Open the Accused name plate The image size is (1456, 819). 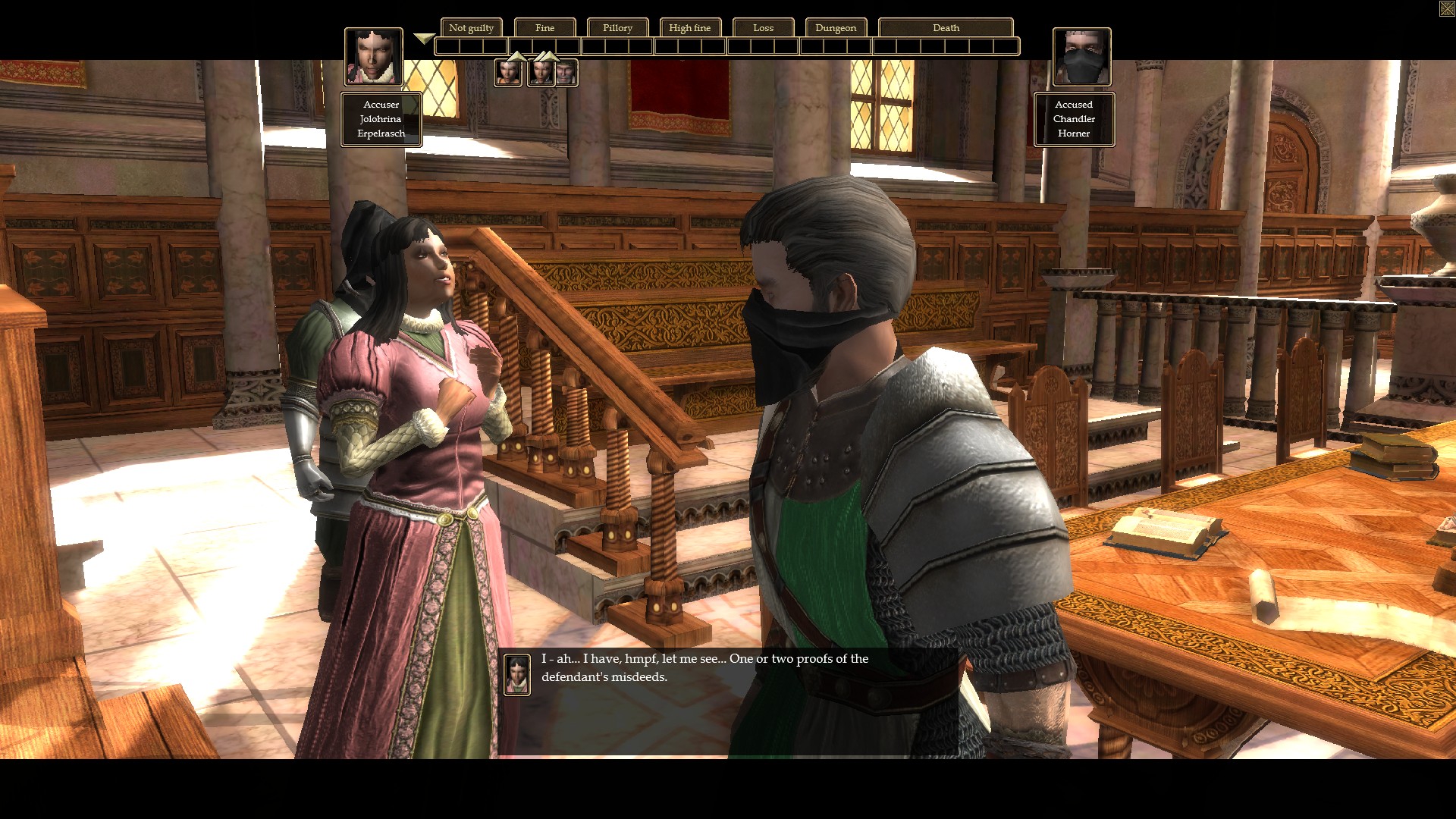point(1074,119)
